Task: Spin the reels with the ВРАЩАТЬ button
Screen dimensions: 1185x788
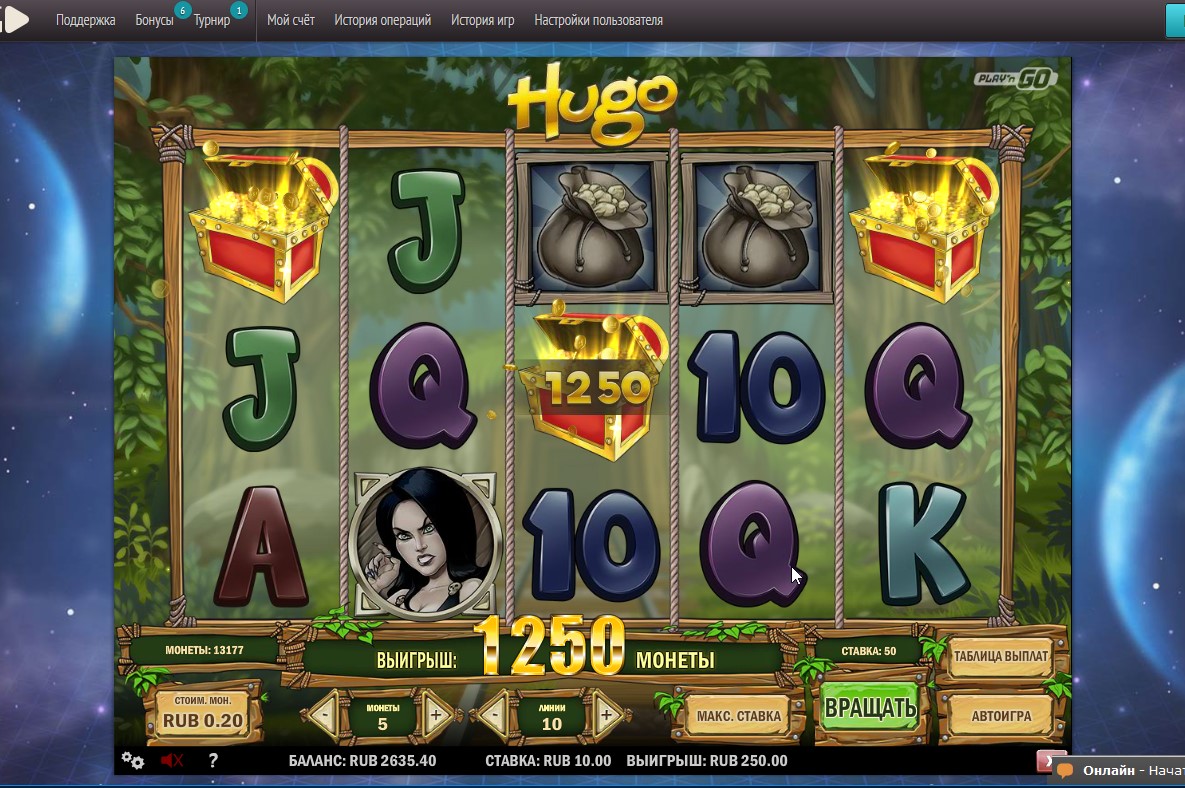Action: [x=869, y=710]
